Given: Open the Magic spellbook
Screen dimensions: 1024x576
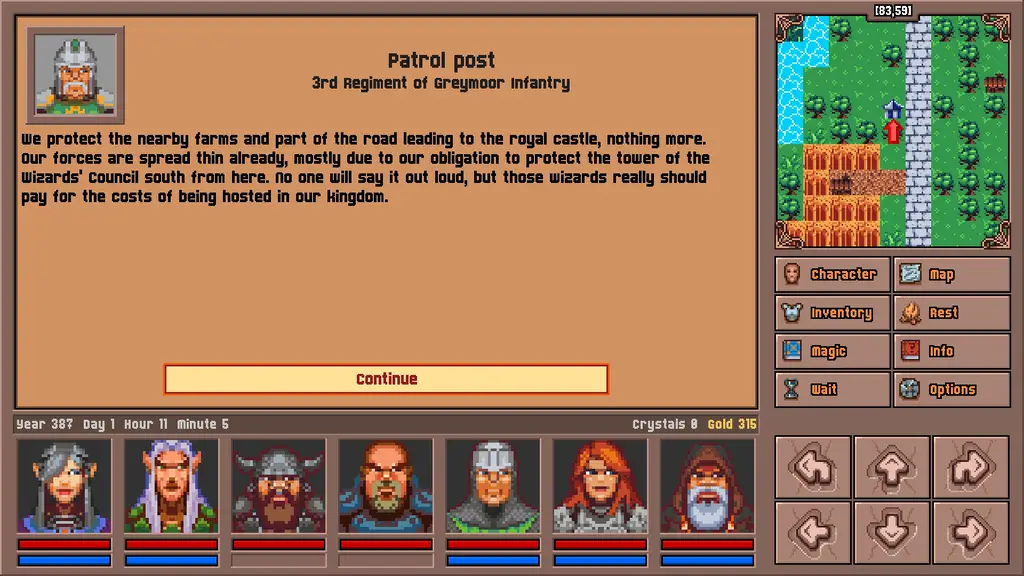Looking at the screenshot, I should [x=832, y=351].
